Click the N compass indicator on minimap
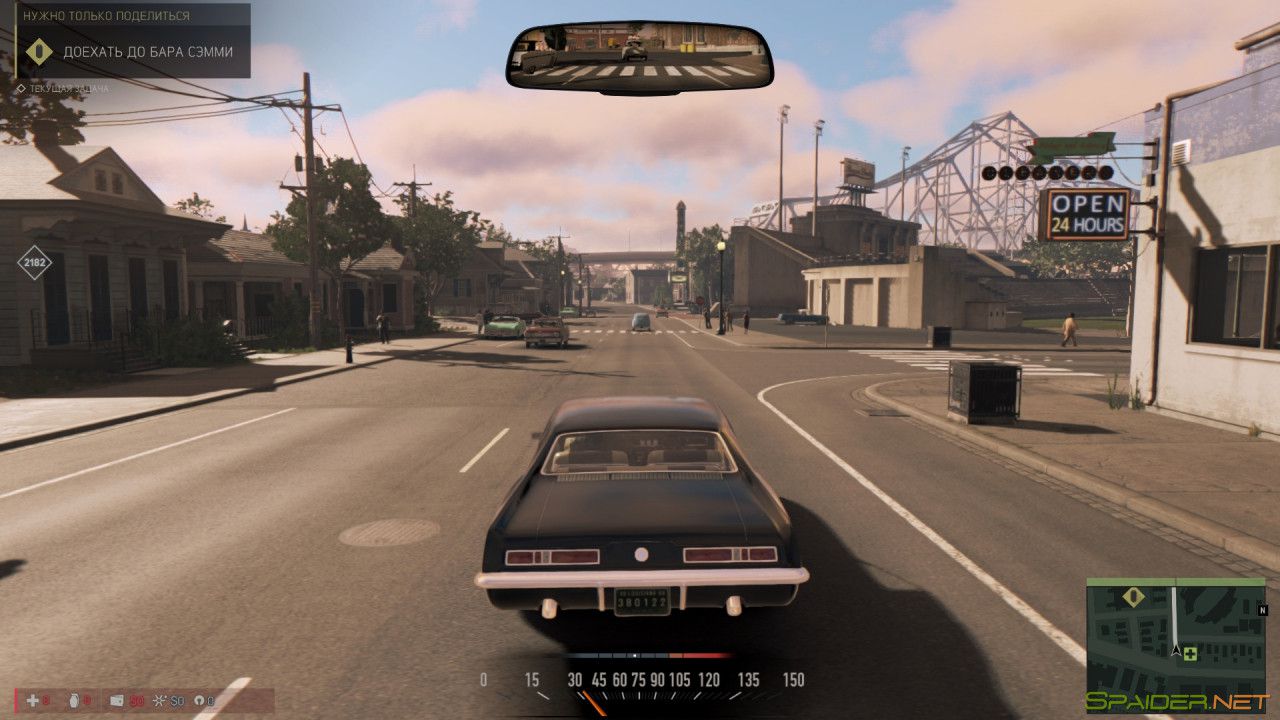Viewport: 1280px width, 720px height. coord(1263,611)
